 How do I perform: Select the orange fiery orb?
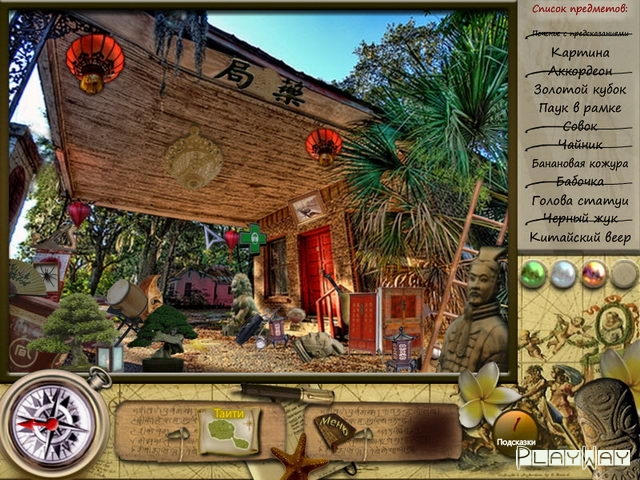(x=594, y=272)
